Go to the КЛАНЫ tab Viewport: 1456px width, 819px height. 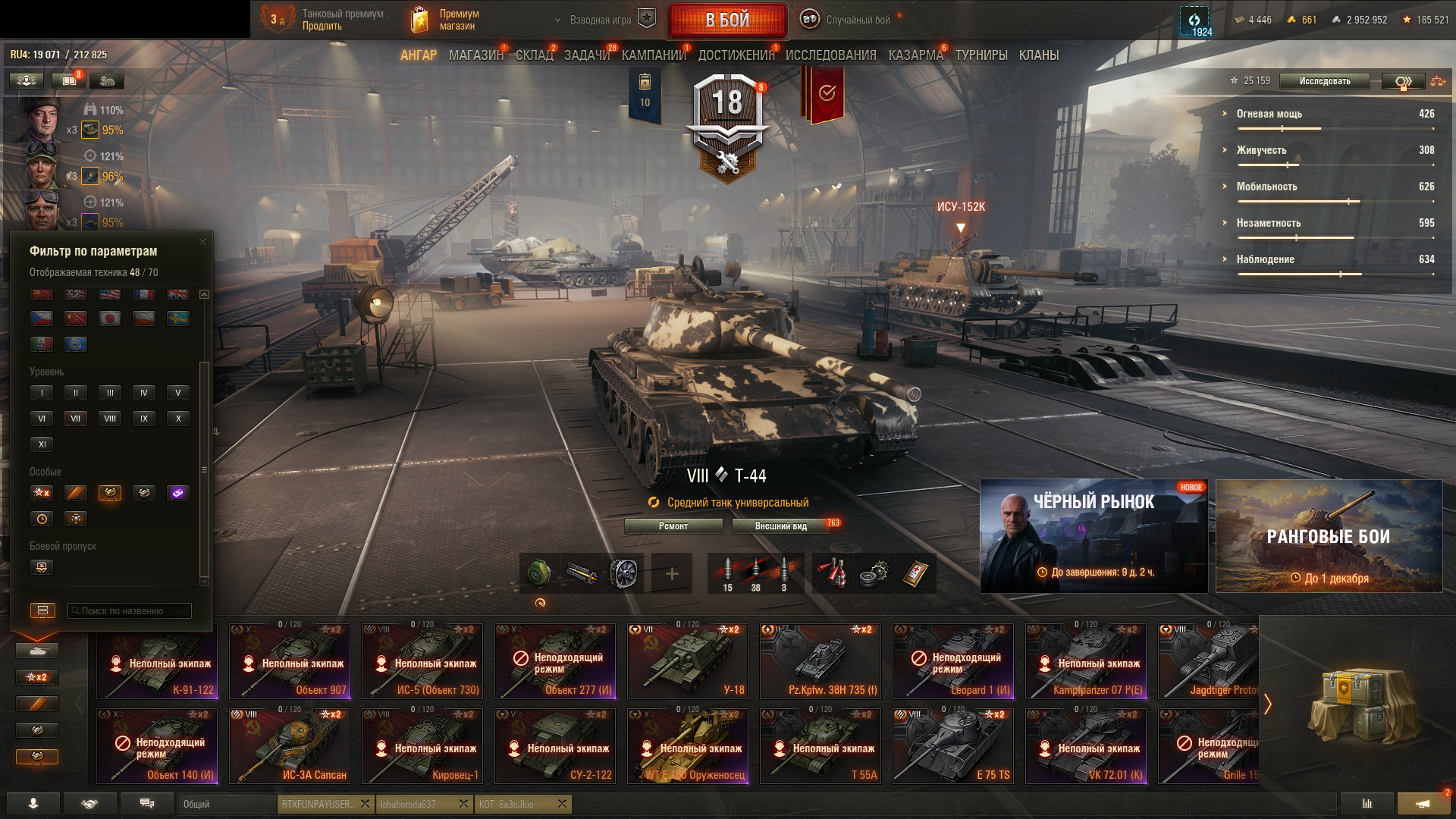[x=1038, y=55]
